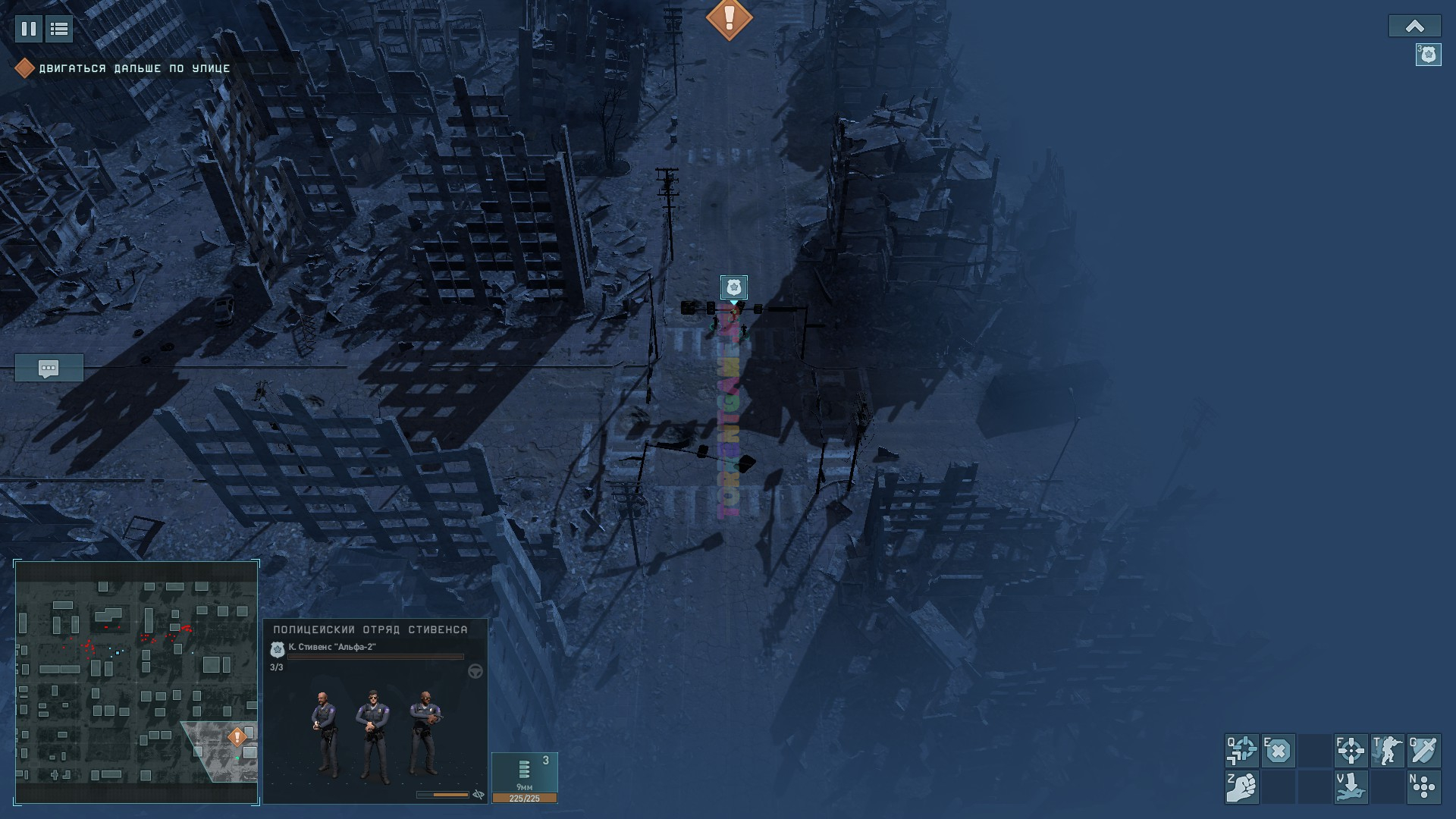Activate the stop order octagon icon
This screenshot has width=1456, height=819.
point(1278,751)
